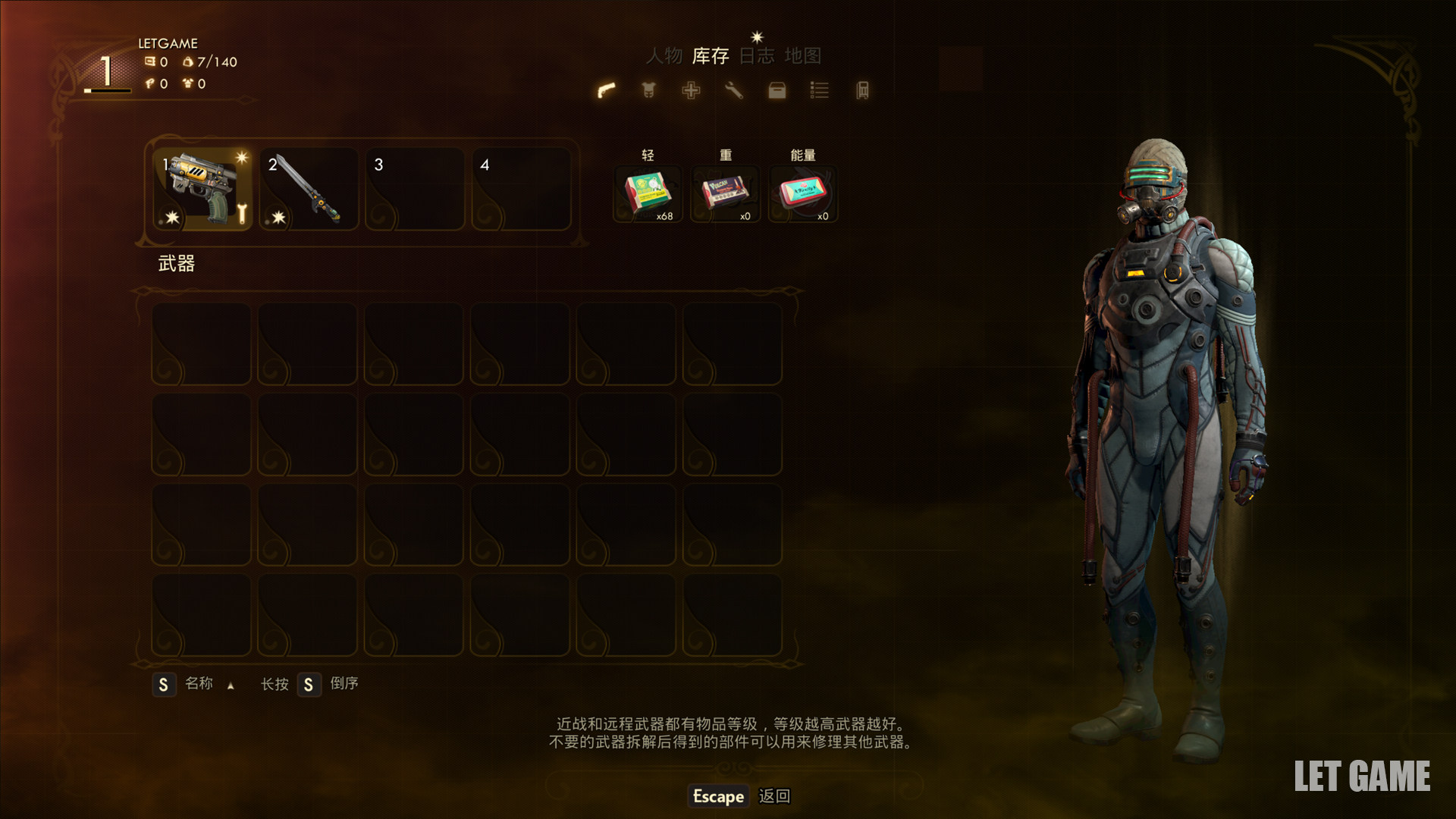Choose the sword in weapon slot 2
Image resolution: width=1456 pixels, height=819 pixels.
tap(308, 190)
